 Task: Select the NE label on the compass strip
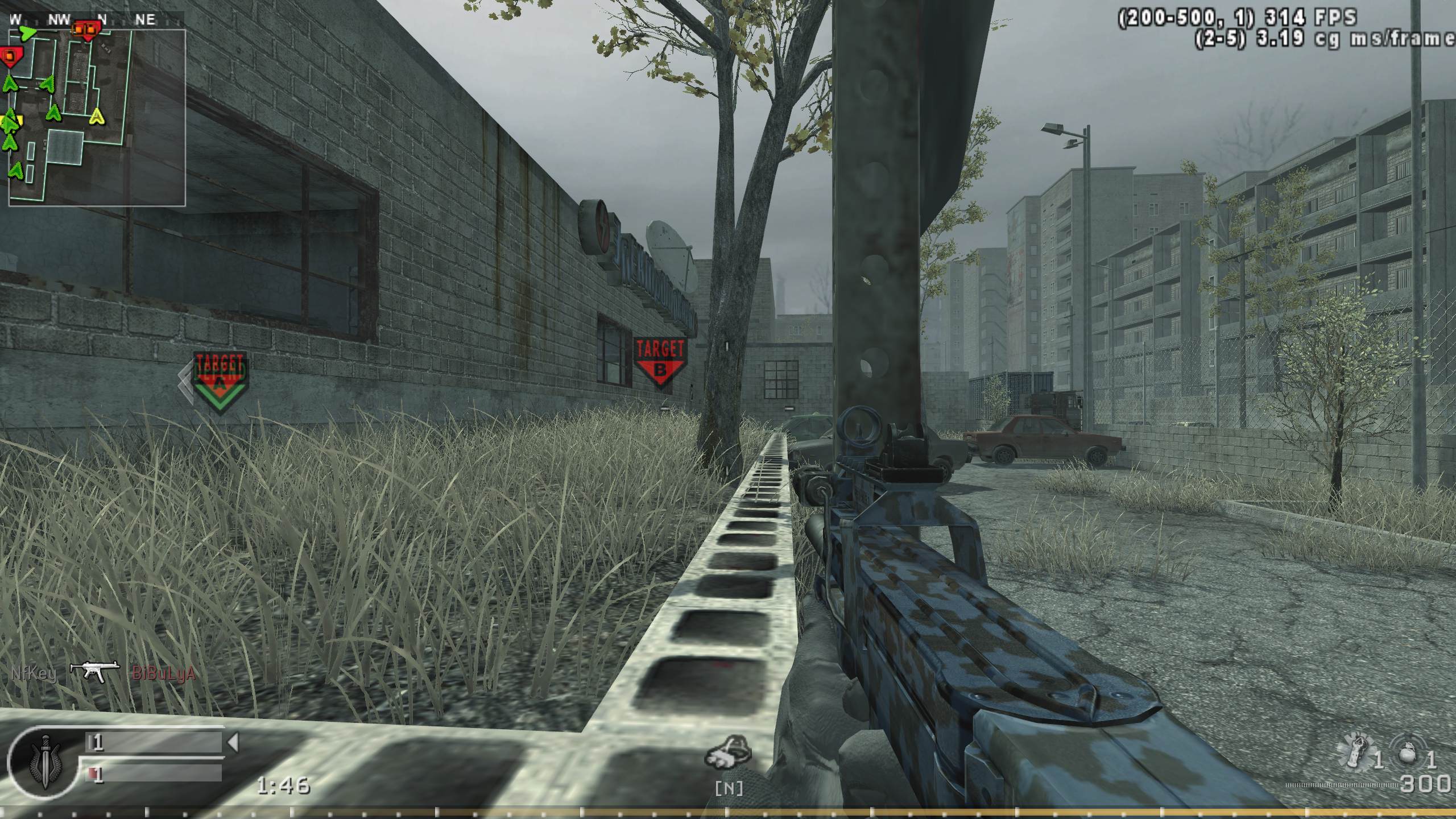point(146,17)
